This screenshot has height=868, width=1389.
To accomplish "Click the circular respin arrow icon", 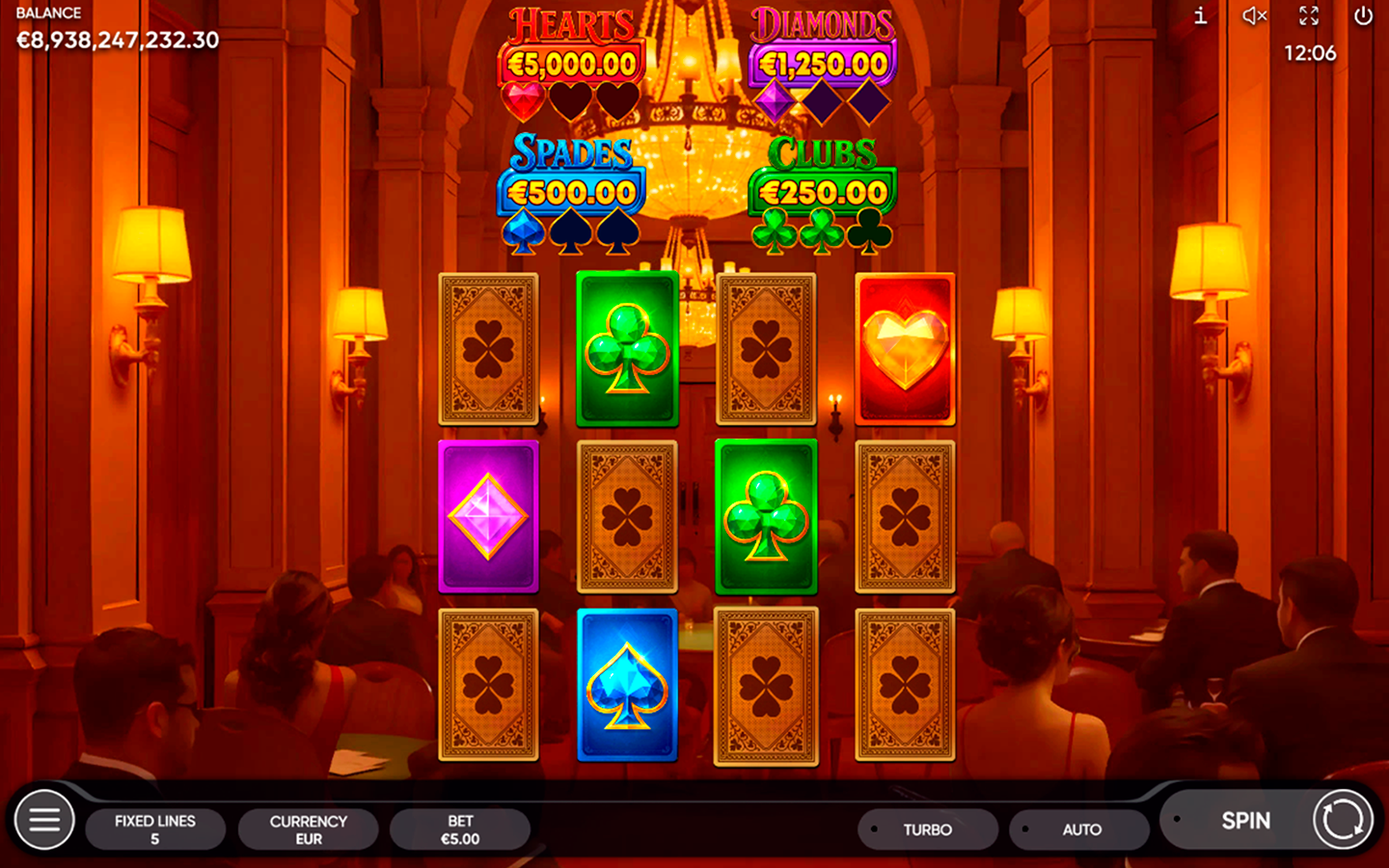I will pos(1341,820).
